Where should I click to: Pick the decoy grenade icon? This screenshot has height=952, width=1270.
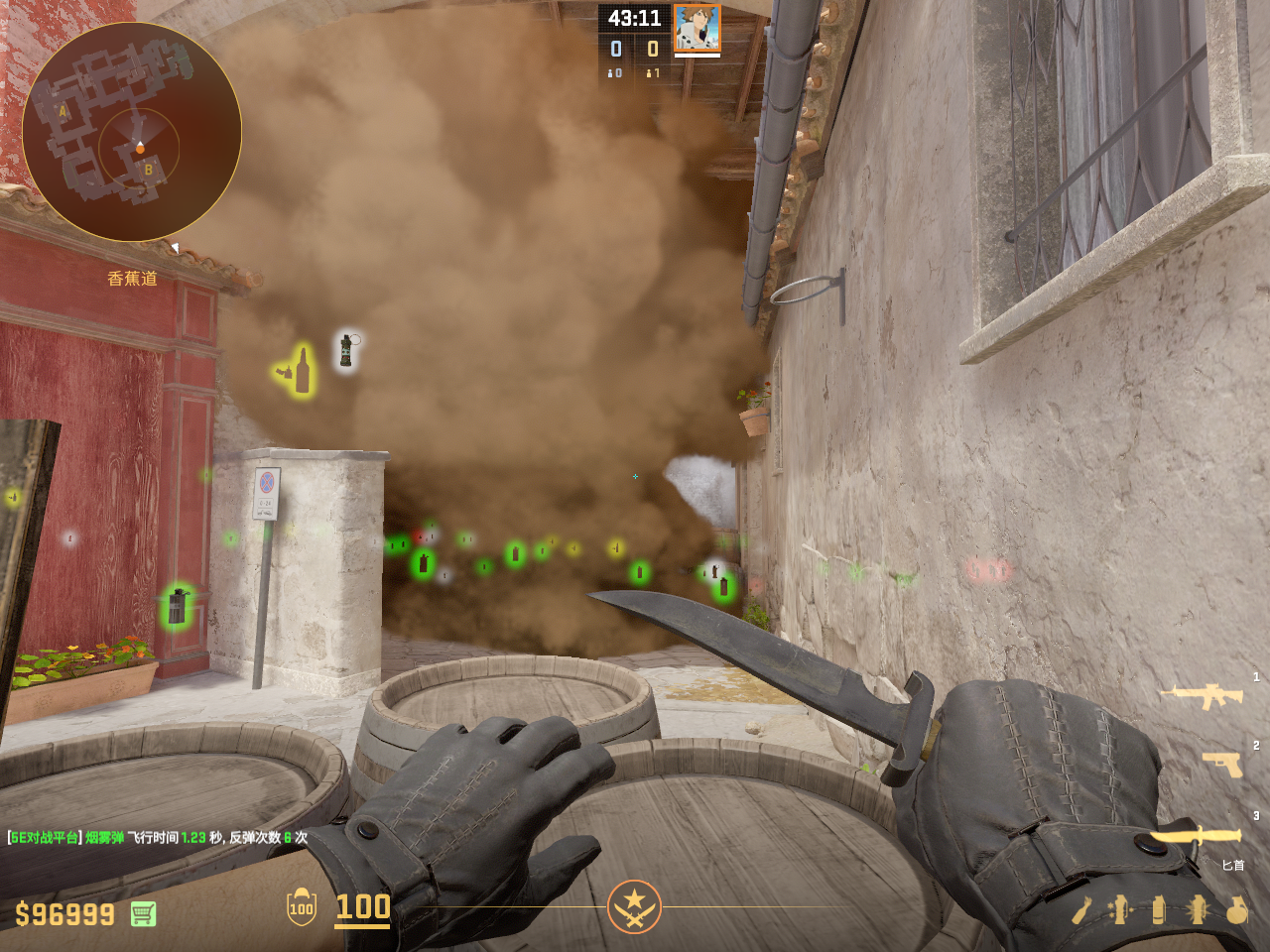coord(1120,909)
